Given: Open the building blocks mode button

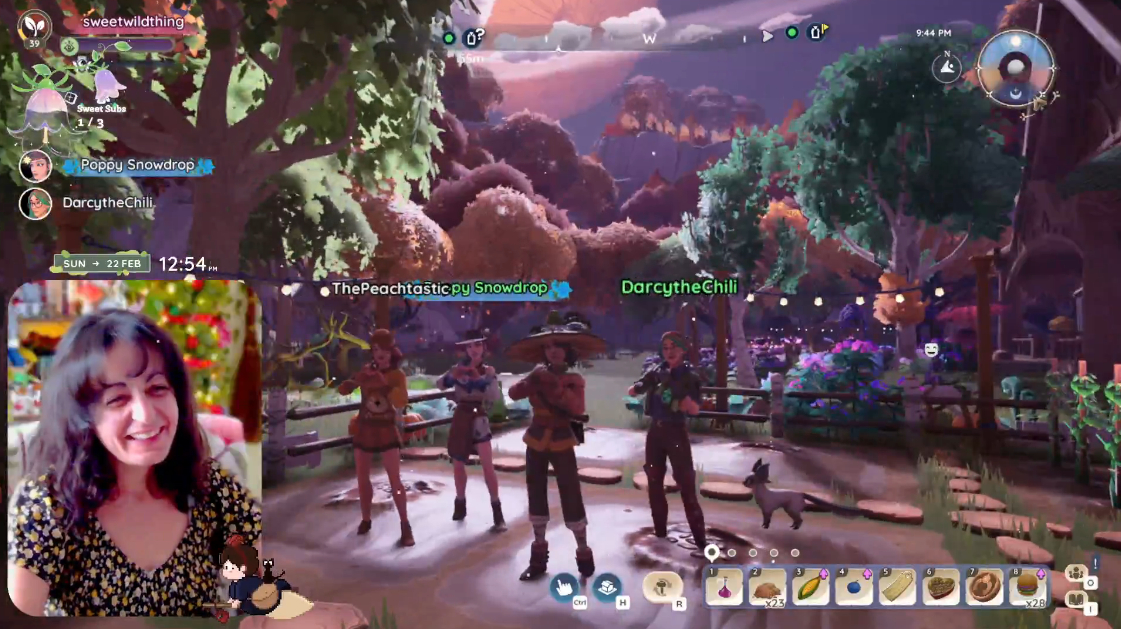Looking at the screenshot, I should coord(607,586).
